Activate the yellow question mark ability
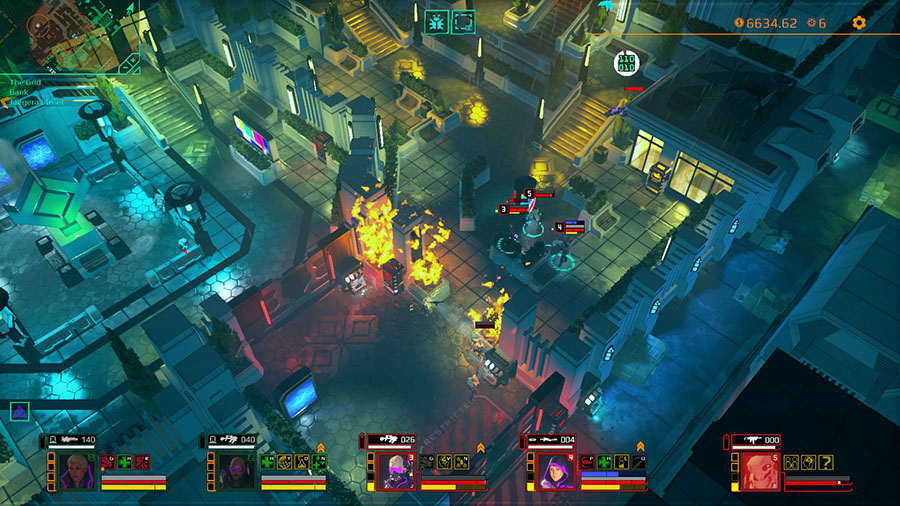 pos(825,461)
